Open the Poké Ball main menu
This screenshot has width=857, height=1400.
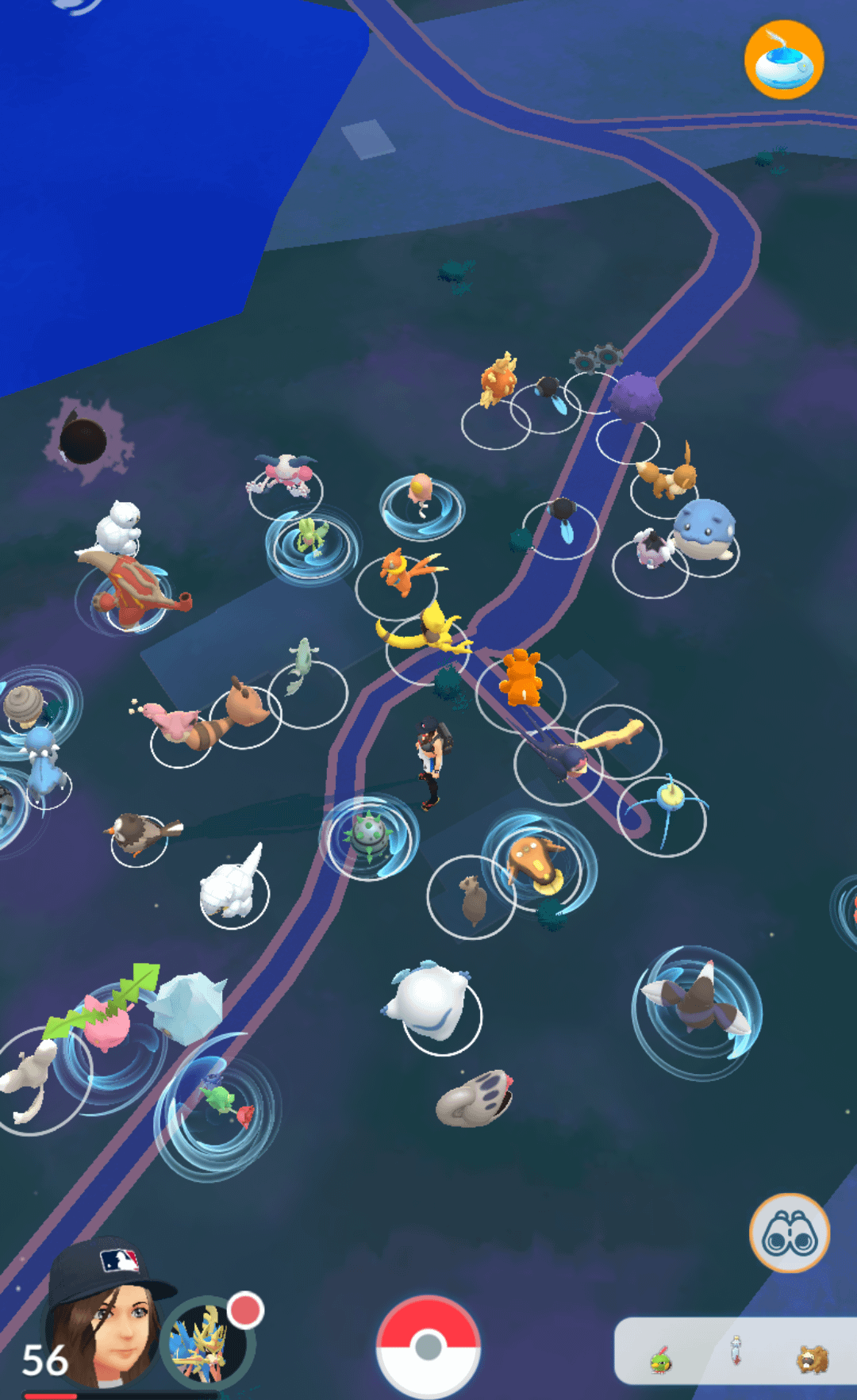click(x=428, y=1345)
